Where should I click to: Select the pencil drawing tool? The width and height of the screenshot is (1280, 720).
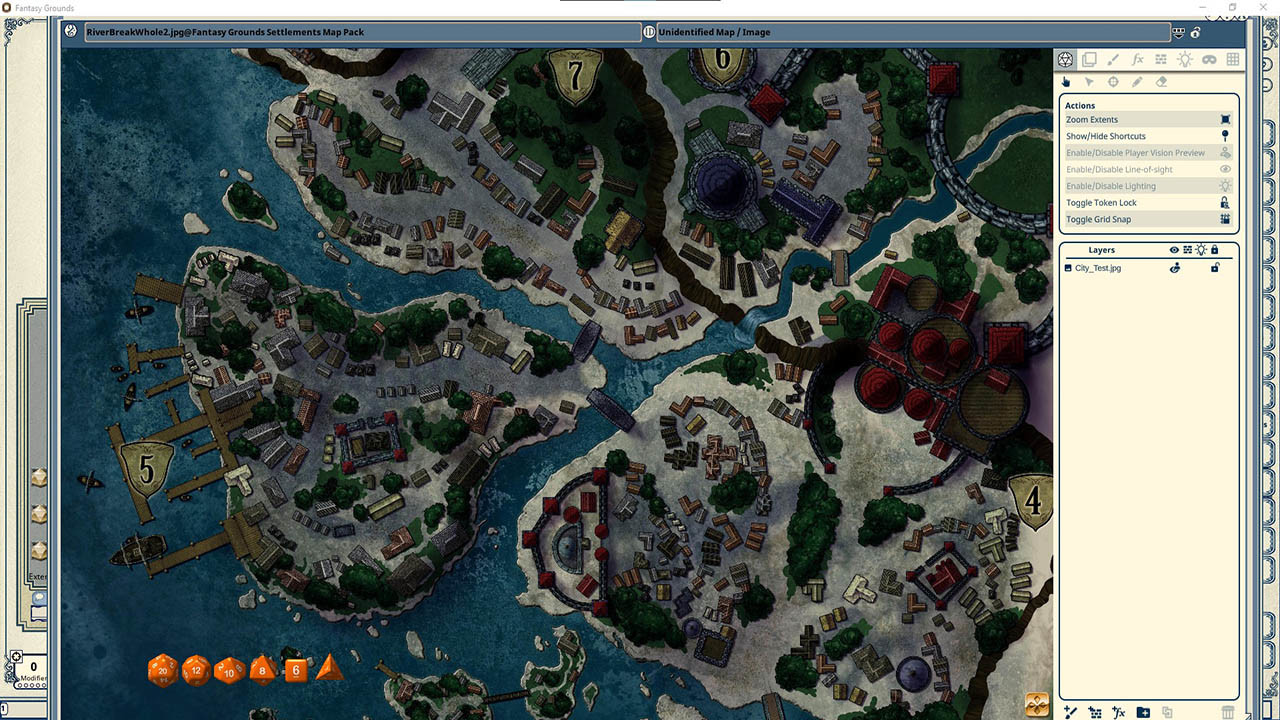coord(1137,81)
